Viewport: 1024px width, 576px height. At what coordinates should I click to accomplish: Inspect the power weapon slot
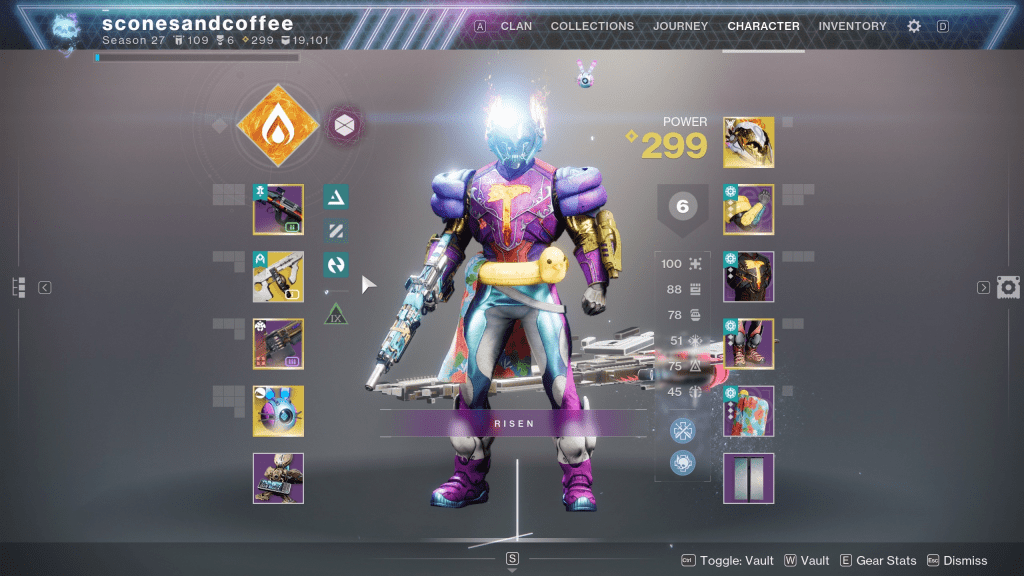278,344
